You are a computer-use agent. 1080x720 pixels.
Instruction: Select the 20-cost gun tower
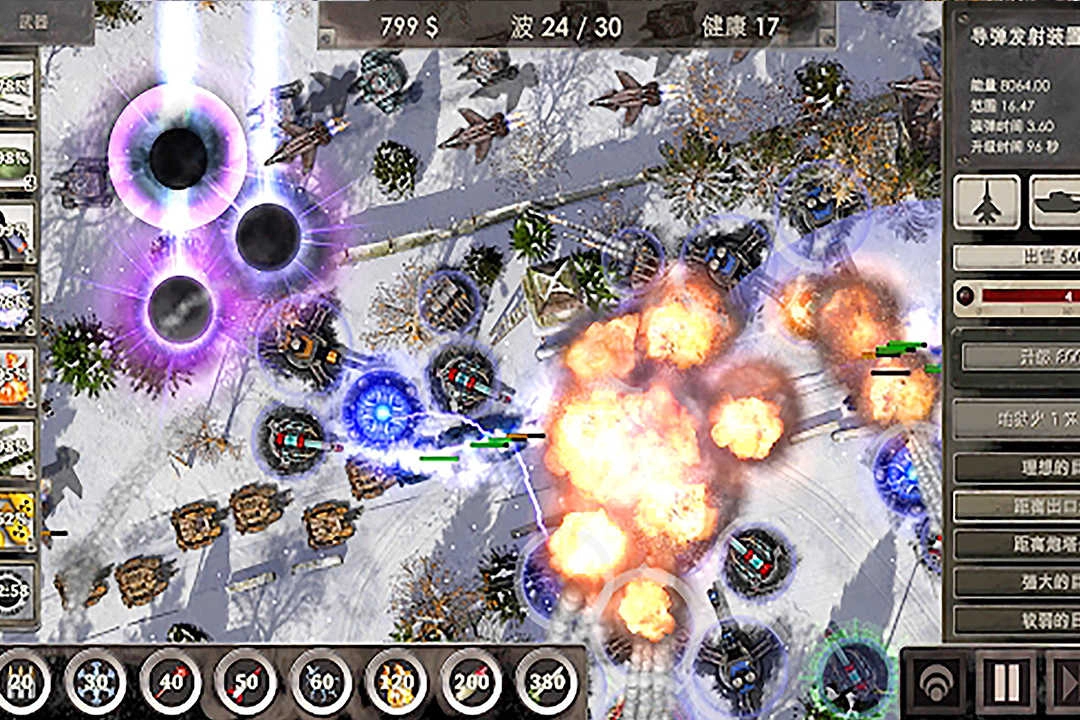[22, 684]
